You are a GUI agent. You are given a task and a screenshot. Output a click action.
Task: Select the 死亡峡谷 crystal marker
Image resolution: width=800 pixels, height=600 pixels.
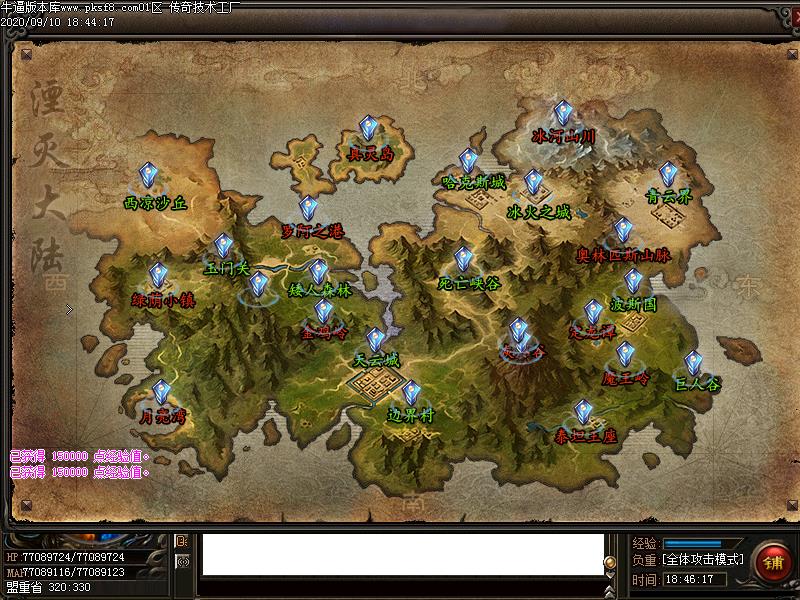click(x=464, y=261)
